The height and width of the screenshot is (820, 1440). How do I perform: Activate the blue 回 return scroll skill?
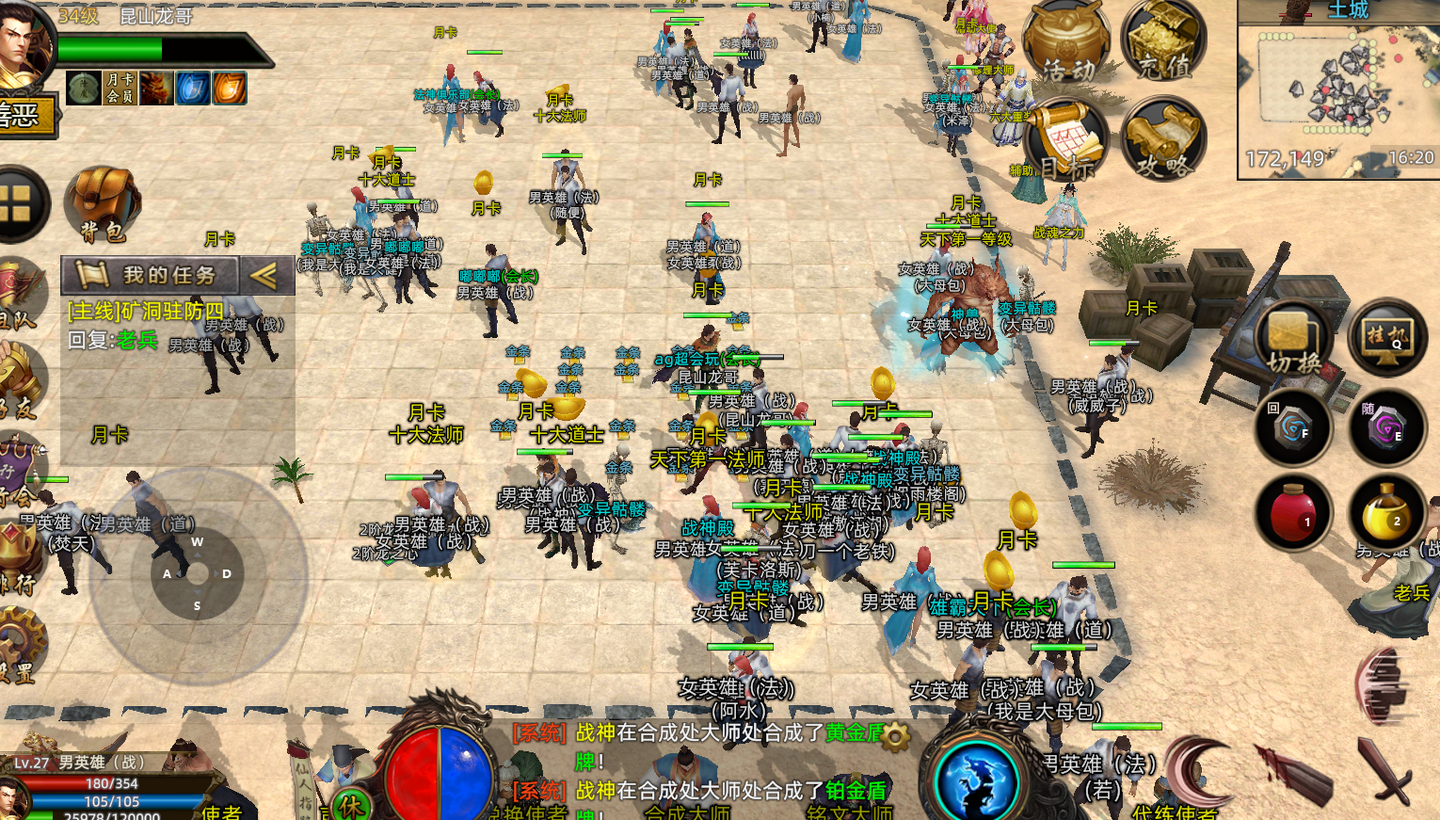(1294, 428)
